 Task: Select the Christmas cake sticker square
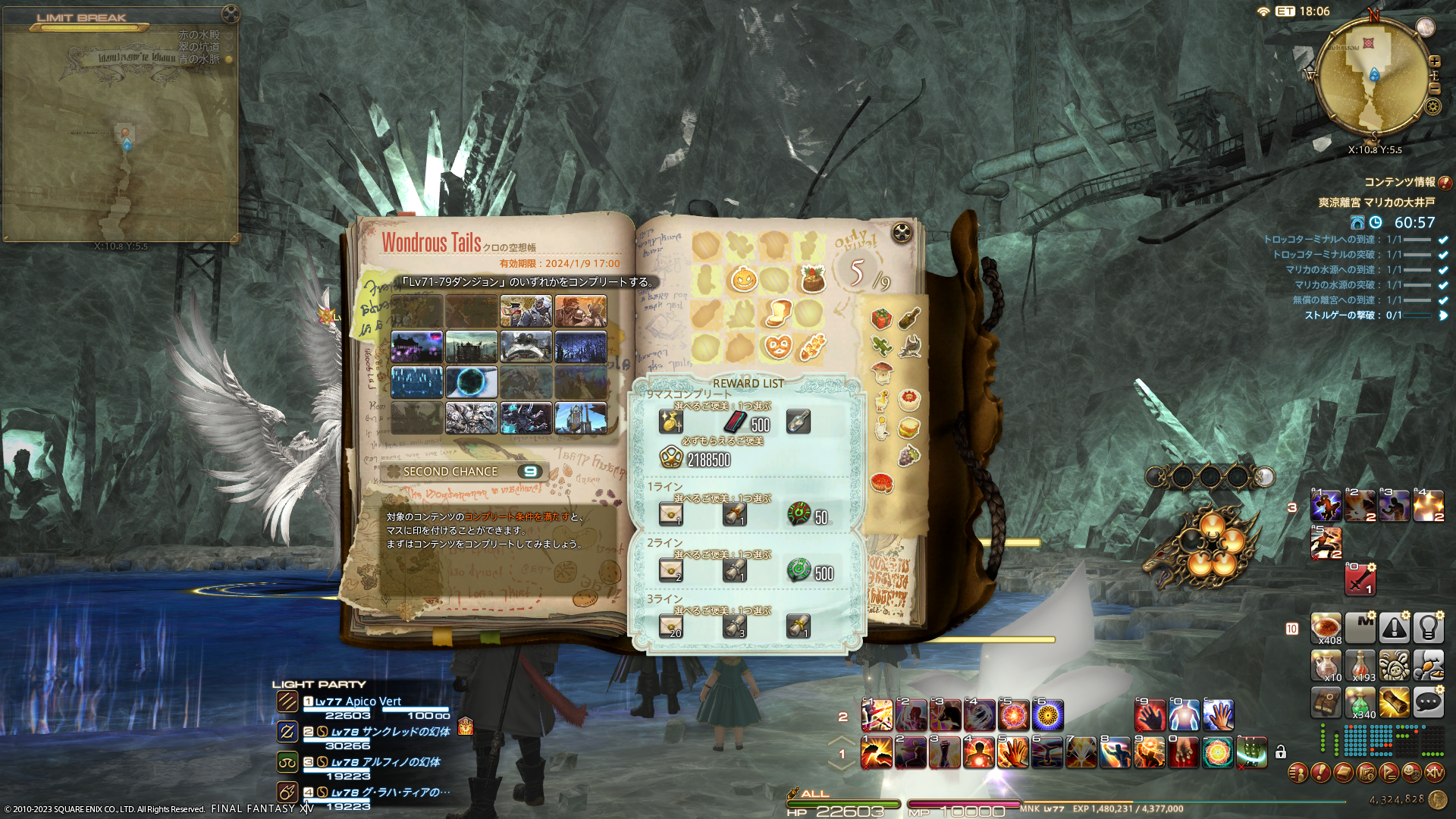point(811,279)
